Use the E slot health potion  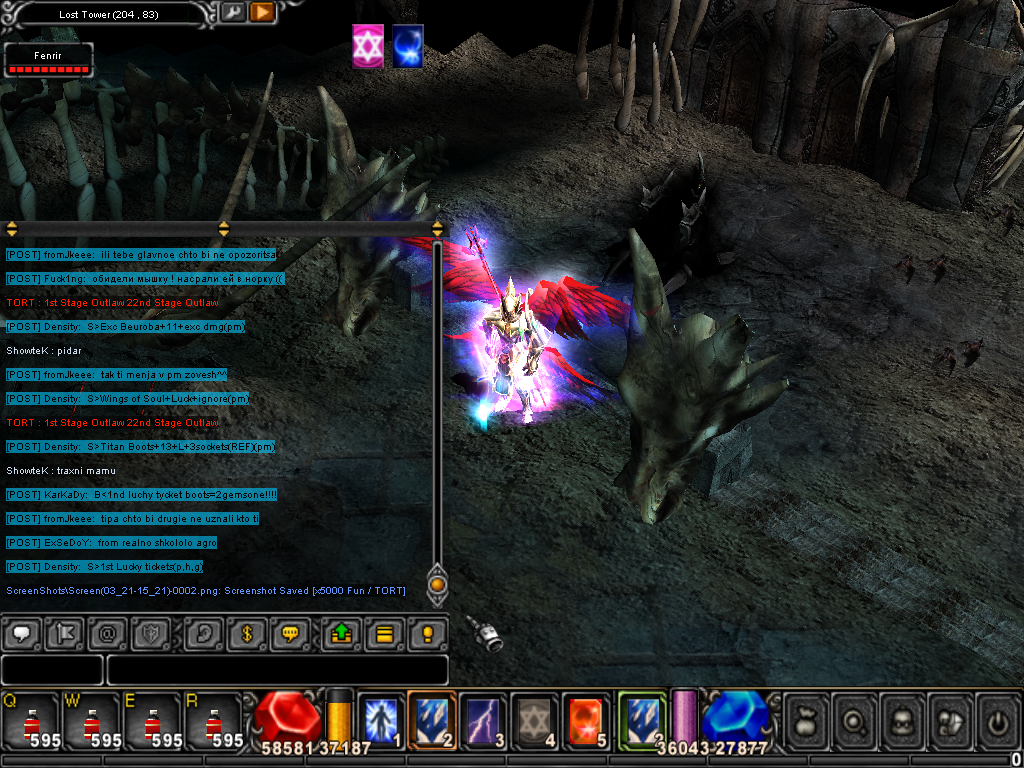(x=153, y=720)
